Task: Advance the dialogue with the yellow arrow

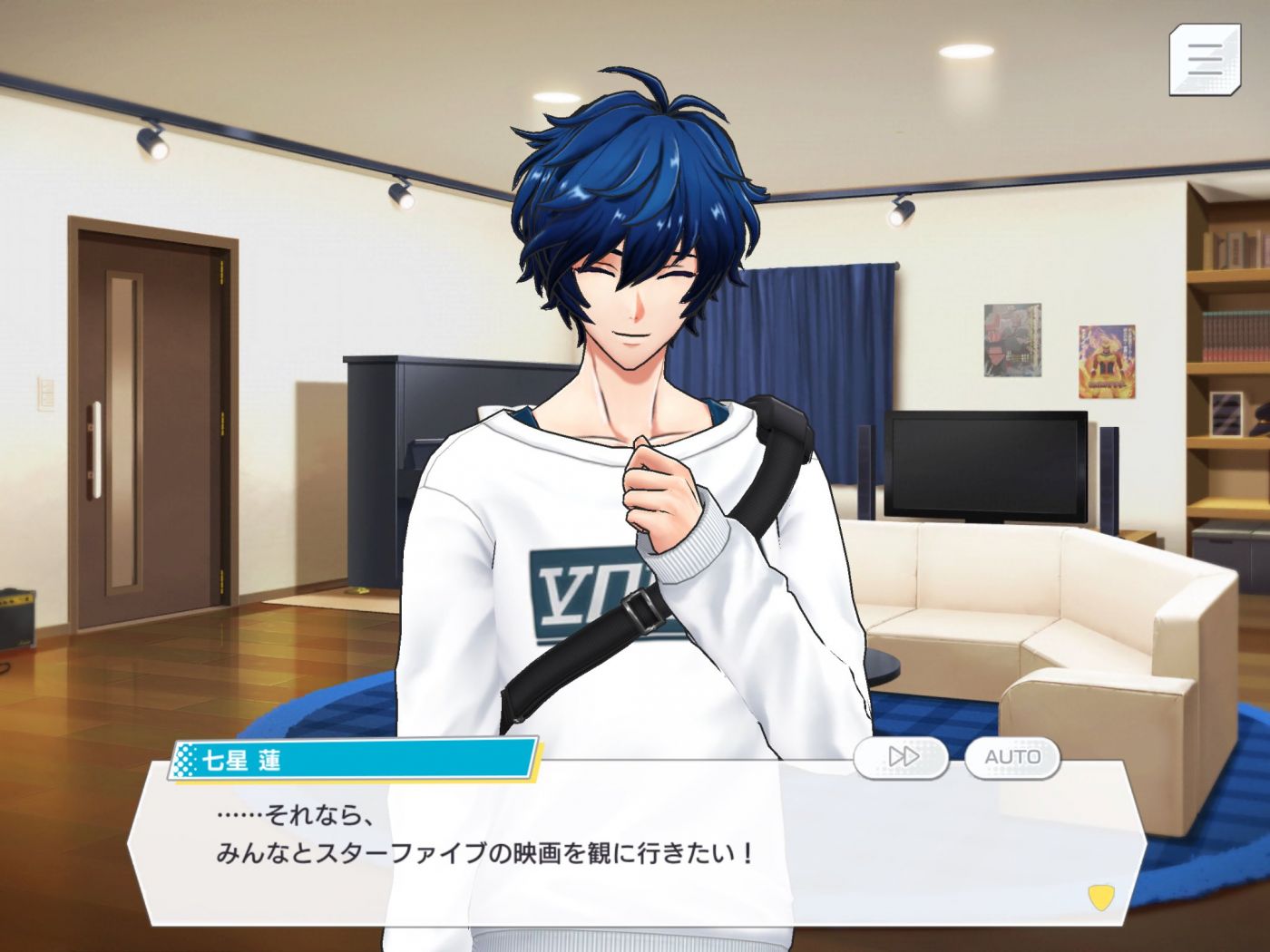Action: tap(1100, 898)
